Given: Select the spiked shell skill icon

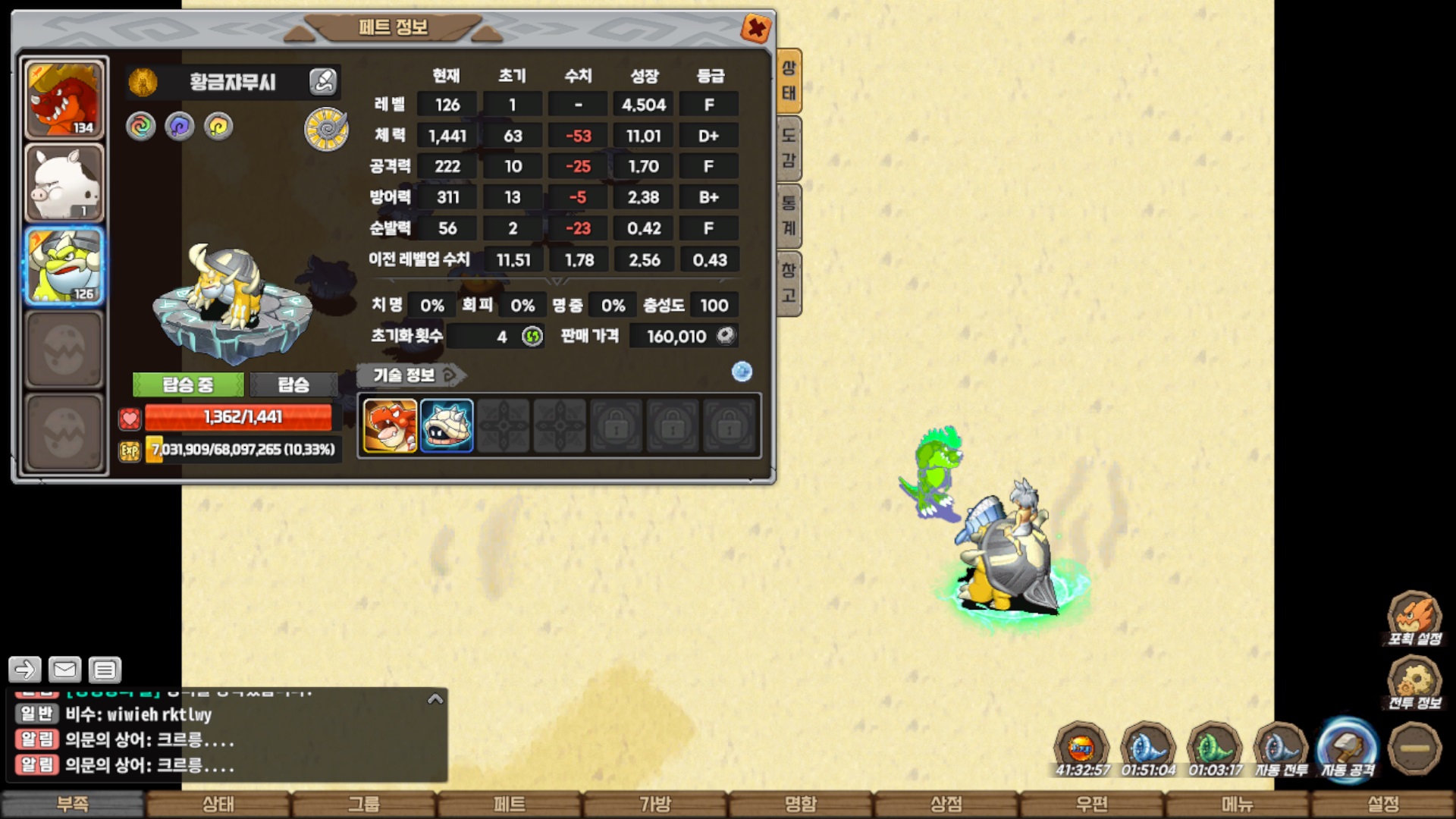Looking at the screenshot, I should (447, 425).
